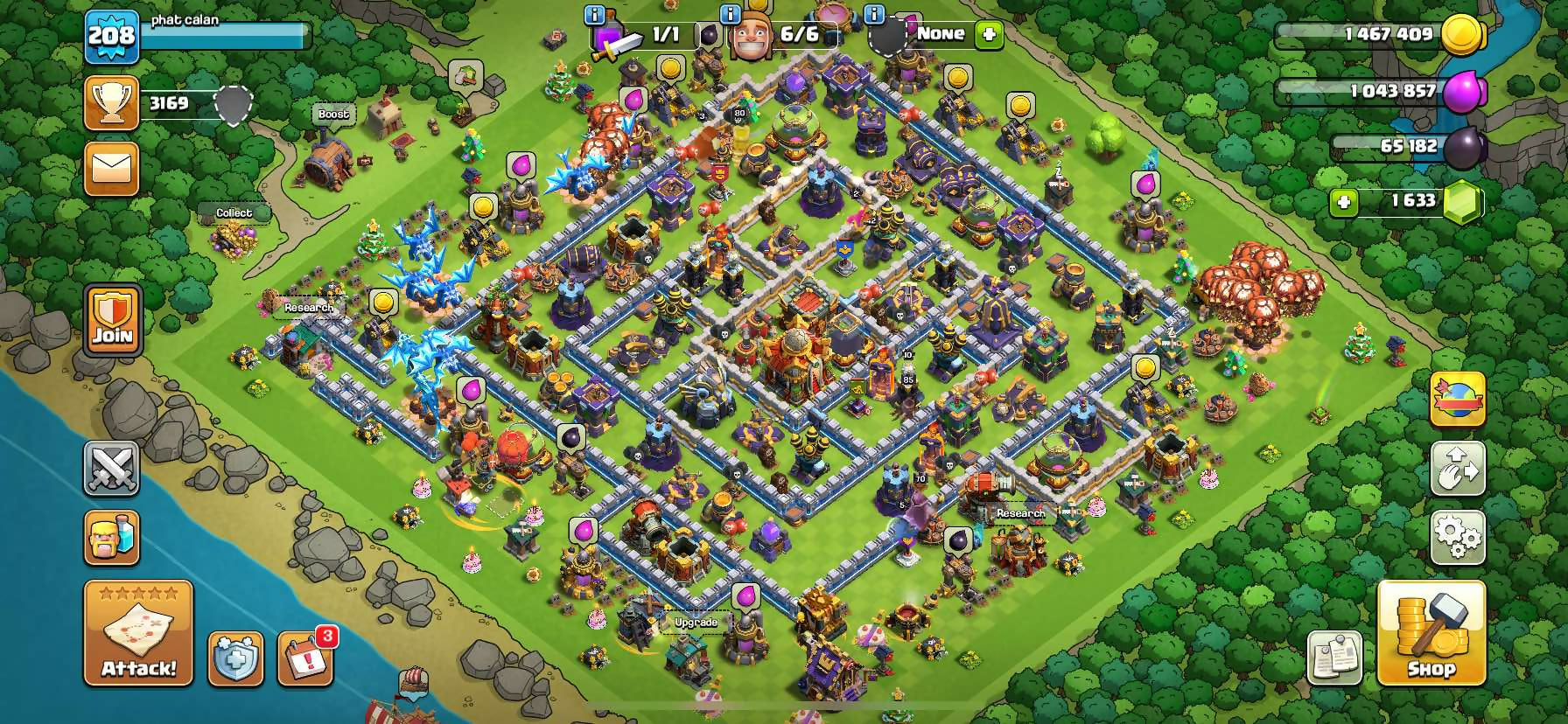1568x724 pixels.
Task: Open the clipboard notes button
Action: coord(1334,658)
